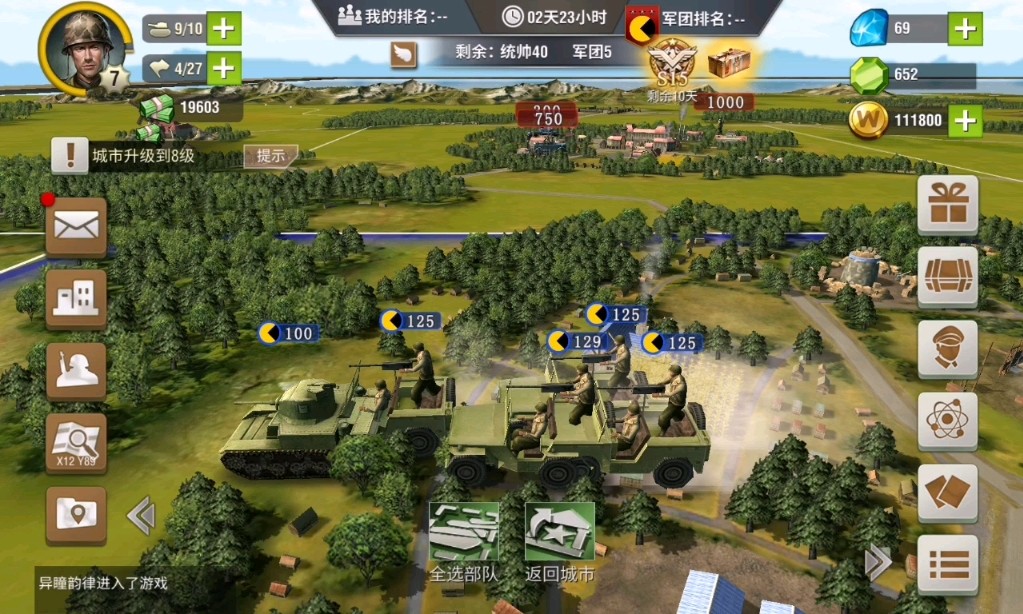
Task: Tap the 提示 hint button
Action: 271,156
